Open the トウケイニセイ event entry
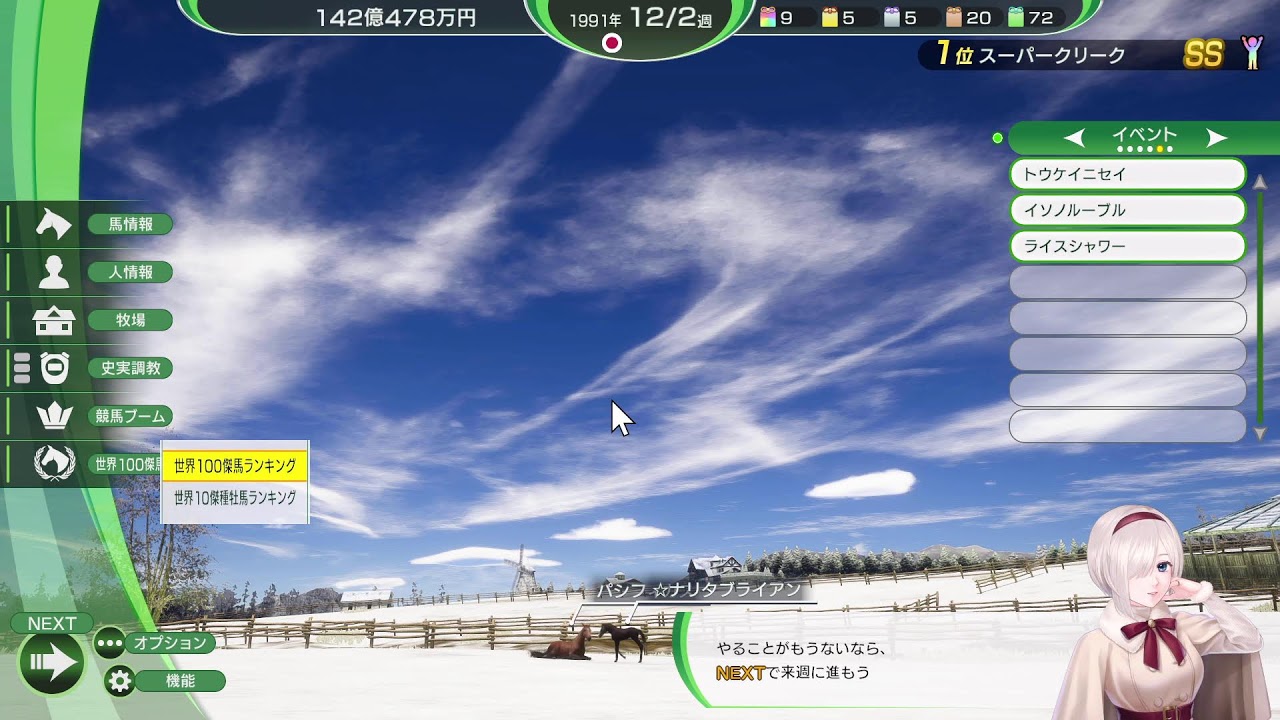This screenshot has height=720, width=1280. click(1127, 174)
